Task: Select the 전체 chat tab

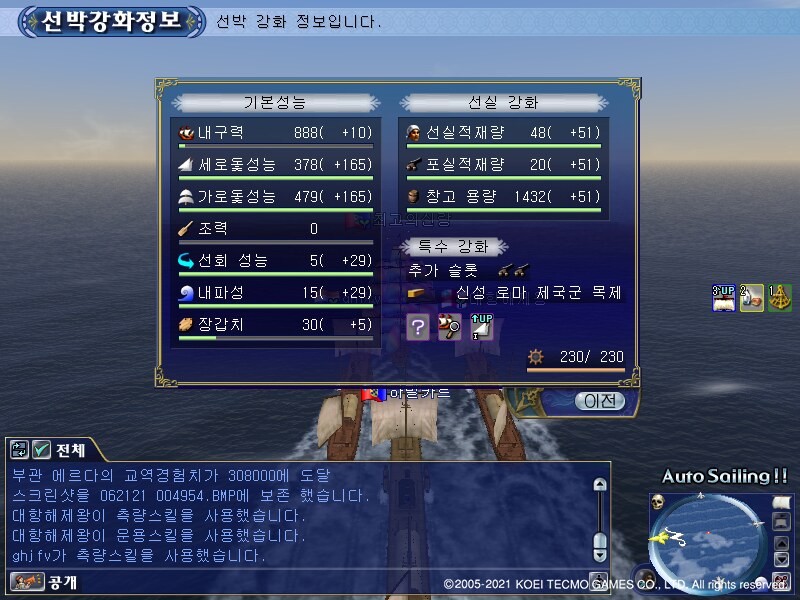Action: (70, 450)
